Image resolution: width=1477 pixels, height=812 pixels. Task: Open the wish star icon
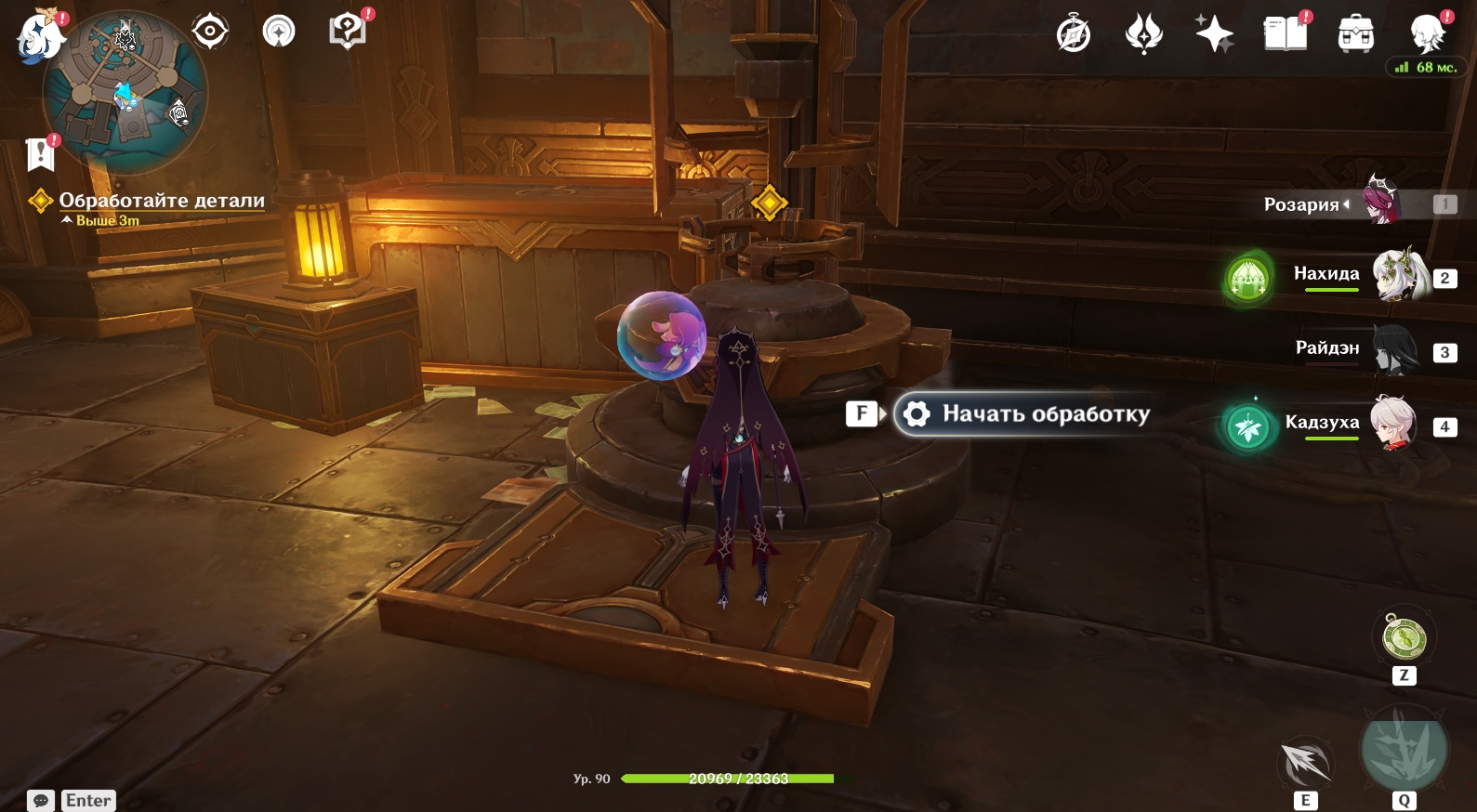tap(1214, 34)
